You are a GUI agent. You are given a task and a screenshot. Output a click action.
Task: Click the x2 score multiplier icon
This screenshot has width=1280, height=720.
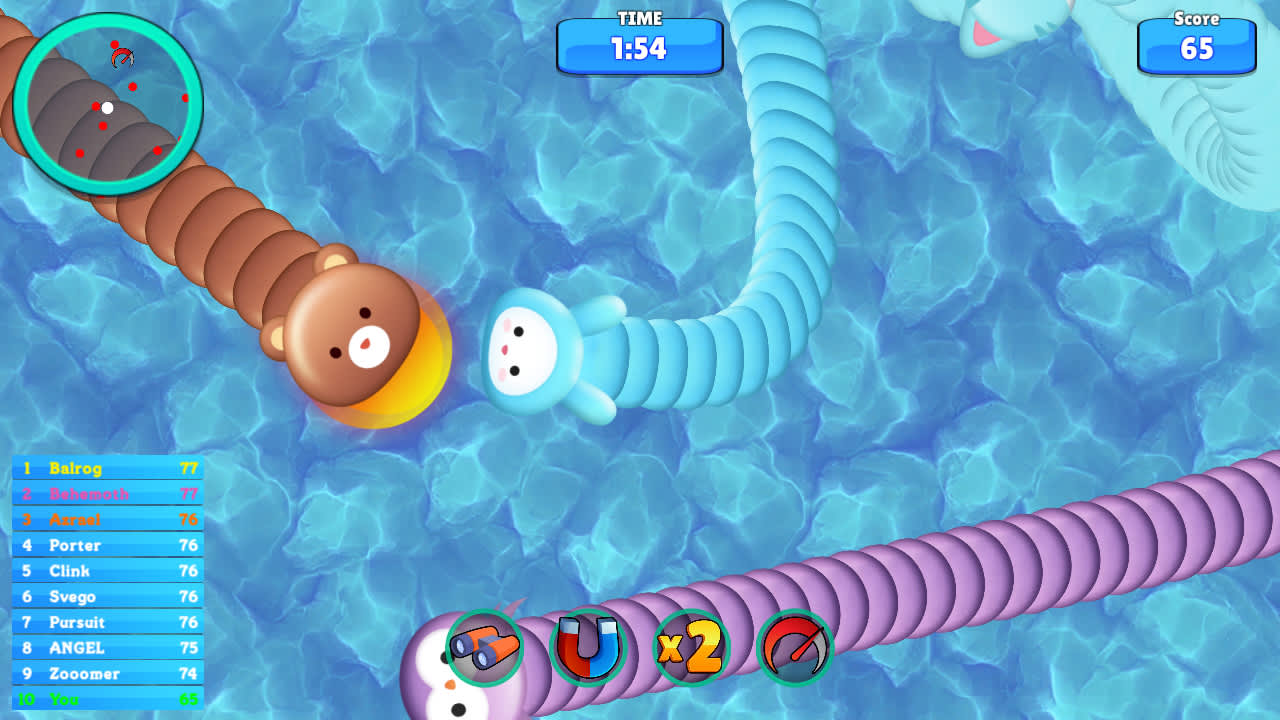pyautogui.click(x=691, y=649)
